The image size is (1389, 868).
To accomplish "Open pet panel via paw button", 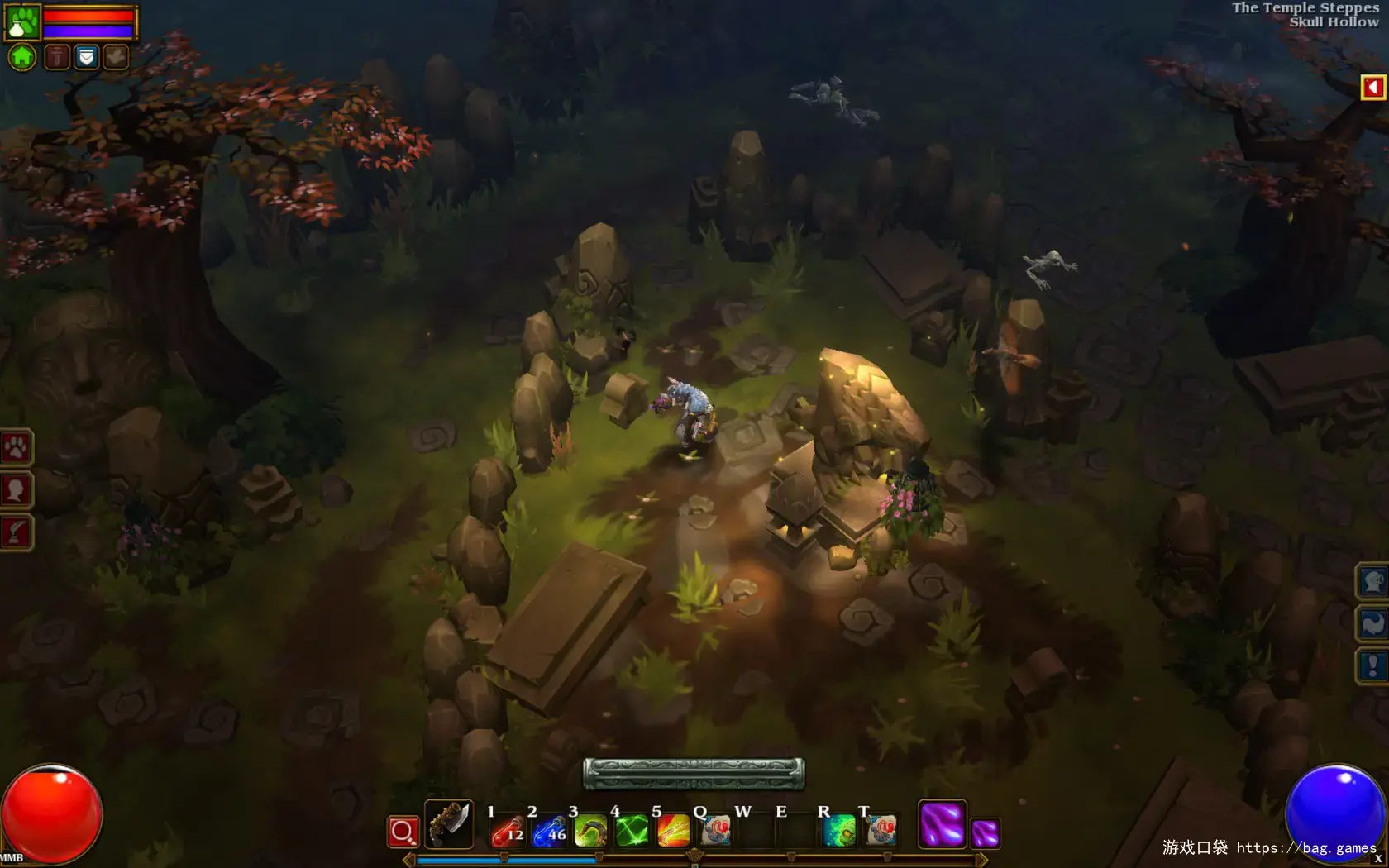I will click(x=16, y=448).
